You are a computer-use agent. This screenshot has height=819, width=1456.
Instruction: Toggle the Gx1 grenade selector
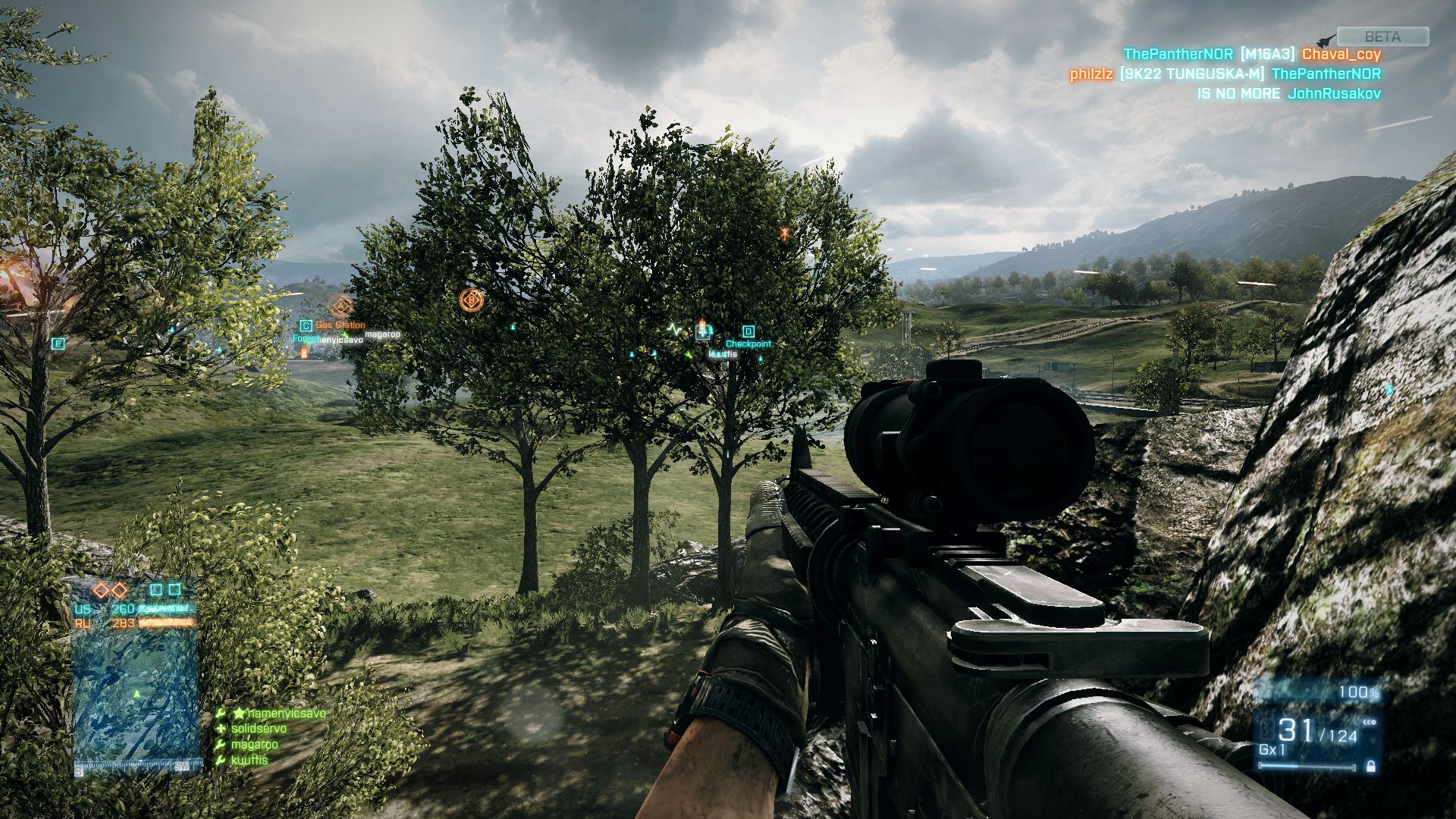point(1271,750)
